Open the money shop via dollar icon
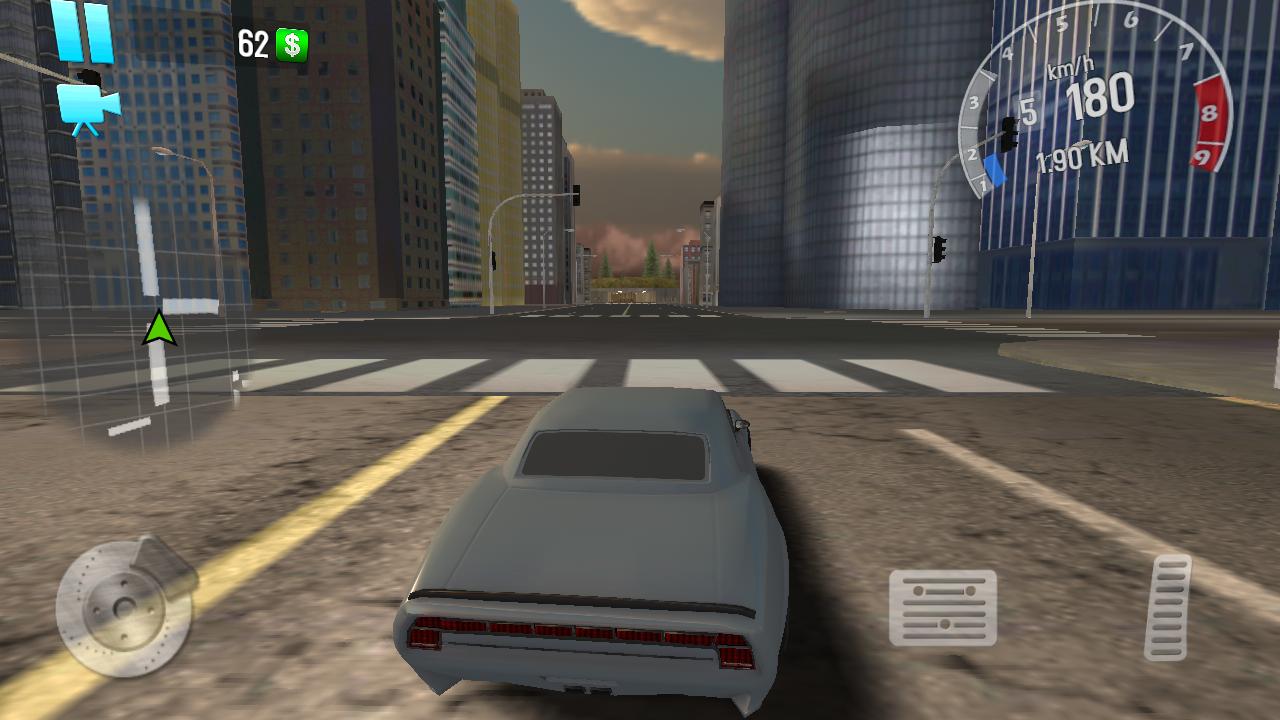 point(290,45)
